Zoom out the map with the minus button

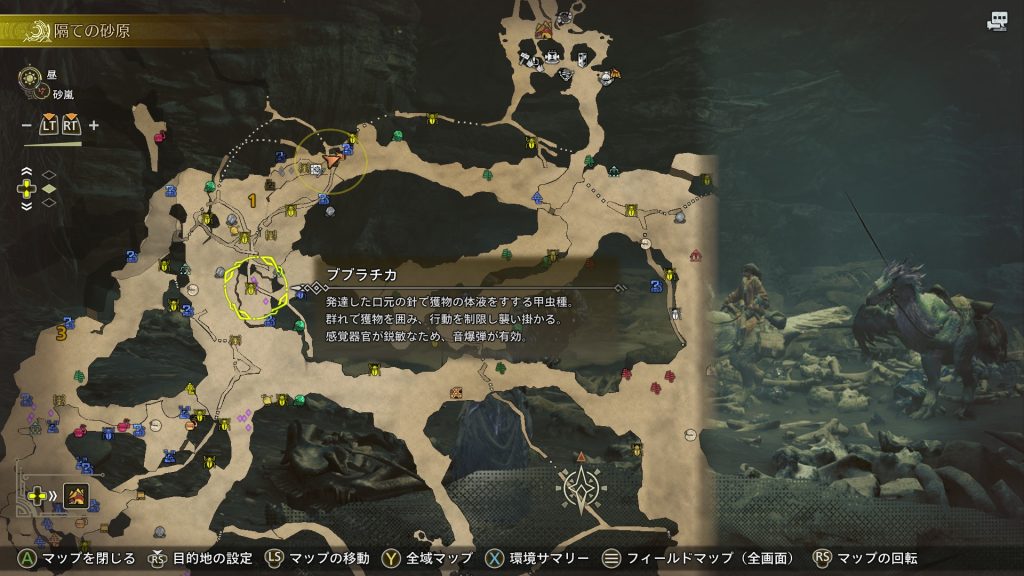(26, 125)
